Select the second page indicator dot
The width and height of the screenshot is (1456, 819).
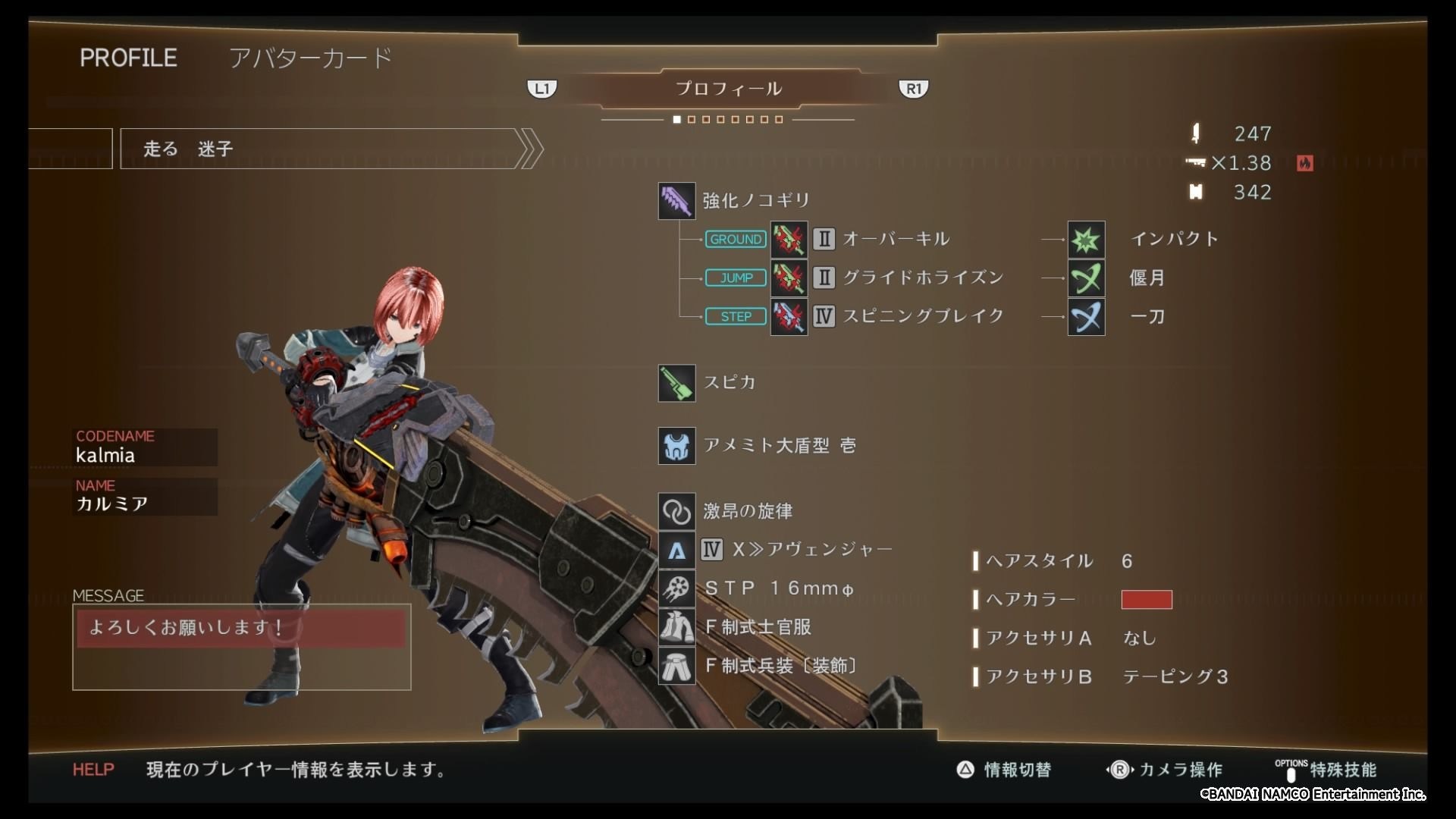pos(692,119)
